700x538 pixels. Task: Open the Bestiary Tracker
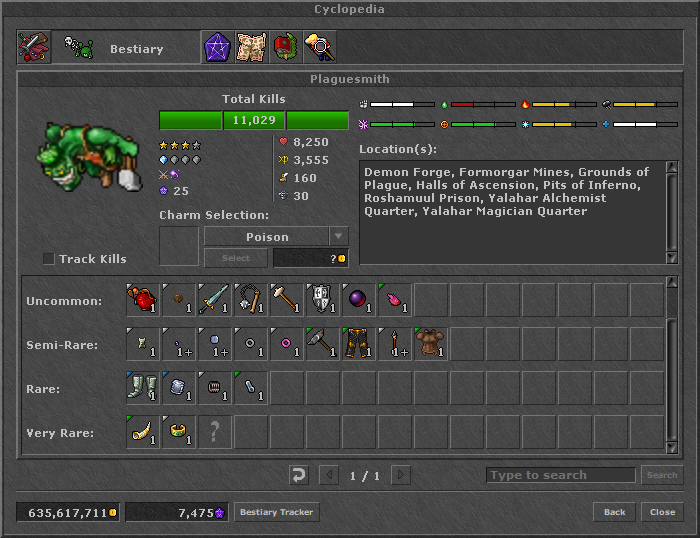point(276,512)
